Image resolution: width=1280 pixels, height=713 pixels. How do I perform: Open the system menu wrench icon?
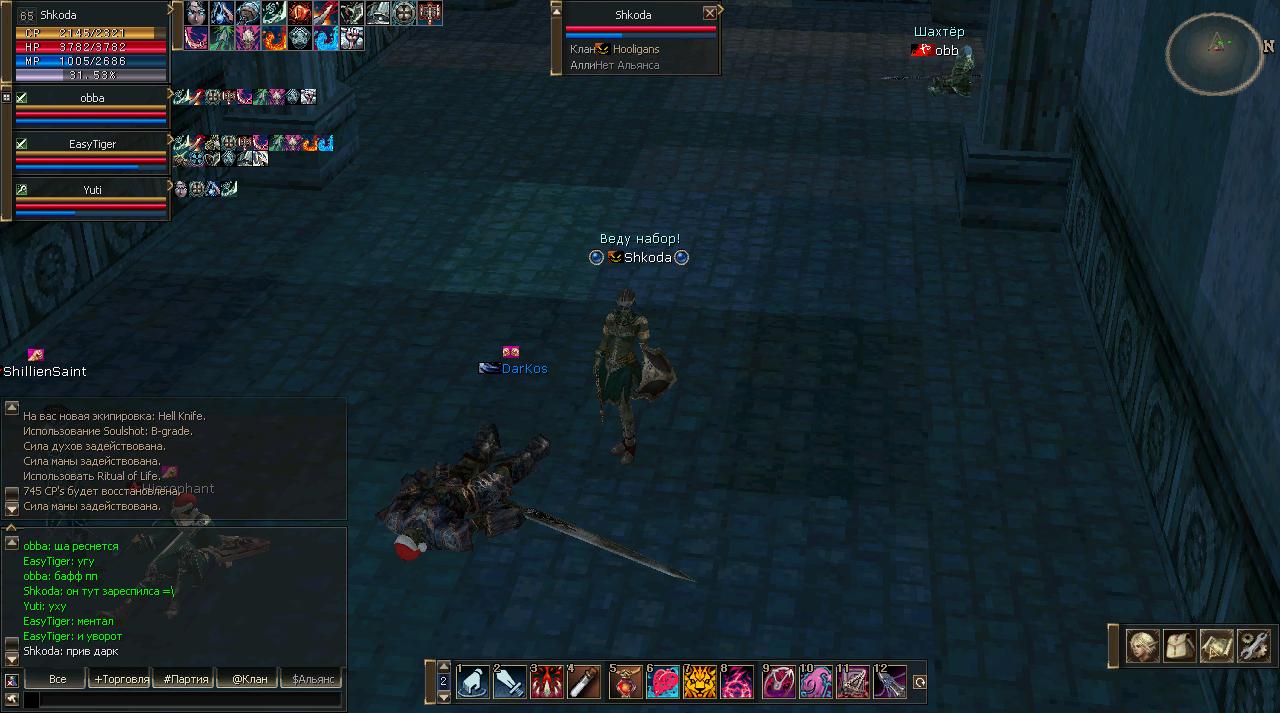1253,646
